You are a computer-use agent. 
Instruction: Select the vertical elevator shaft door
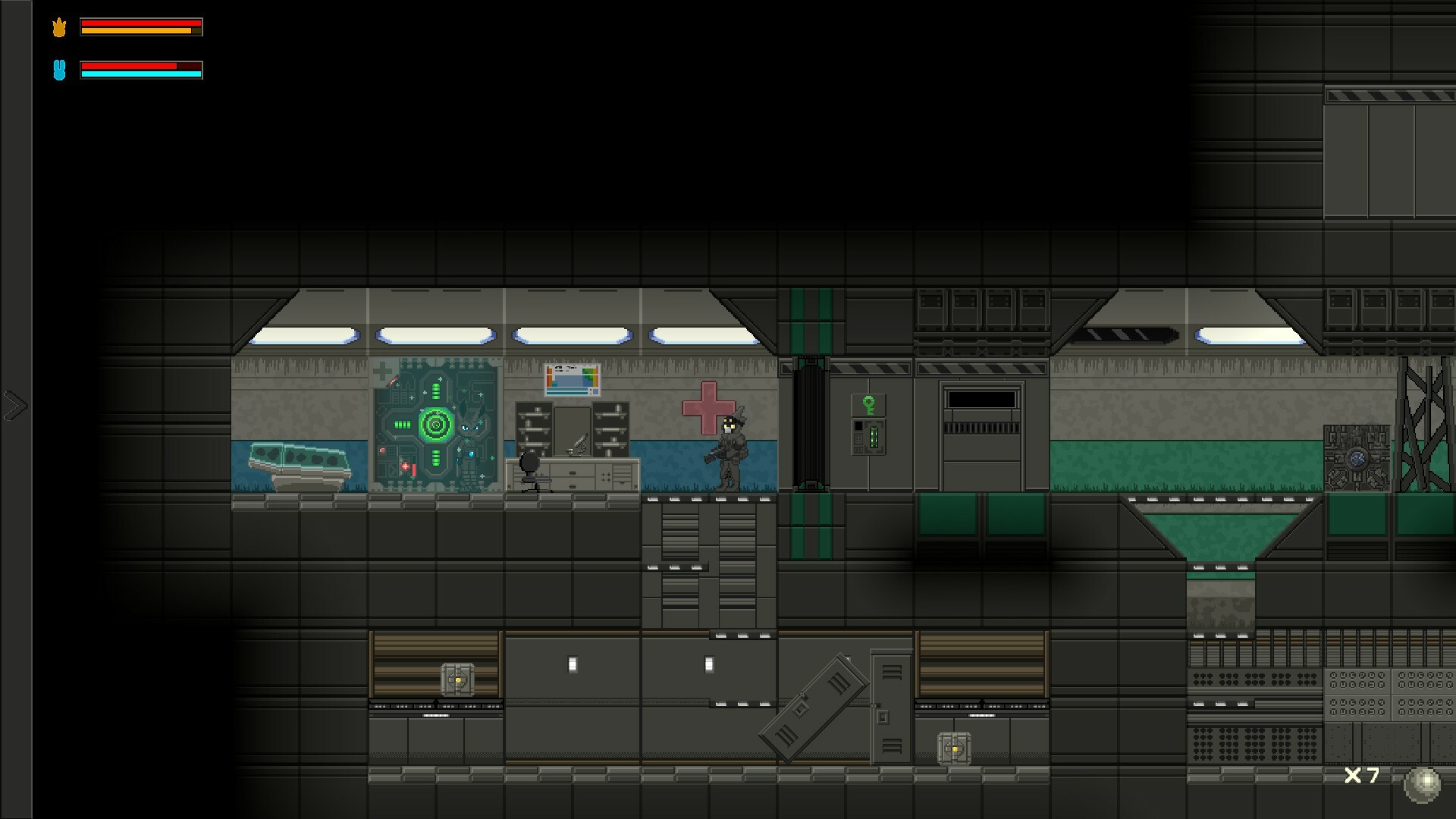tap(810, 425)
